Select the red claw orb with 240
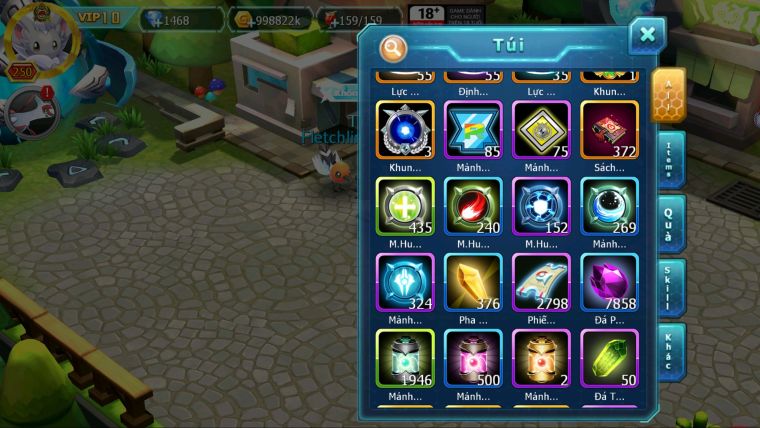The height and width of the screenshot is (428, 760). [x=473, y=206]
